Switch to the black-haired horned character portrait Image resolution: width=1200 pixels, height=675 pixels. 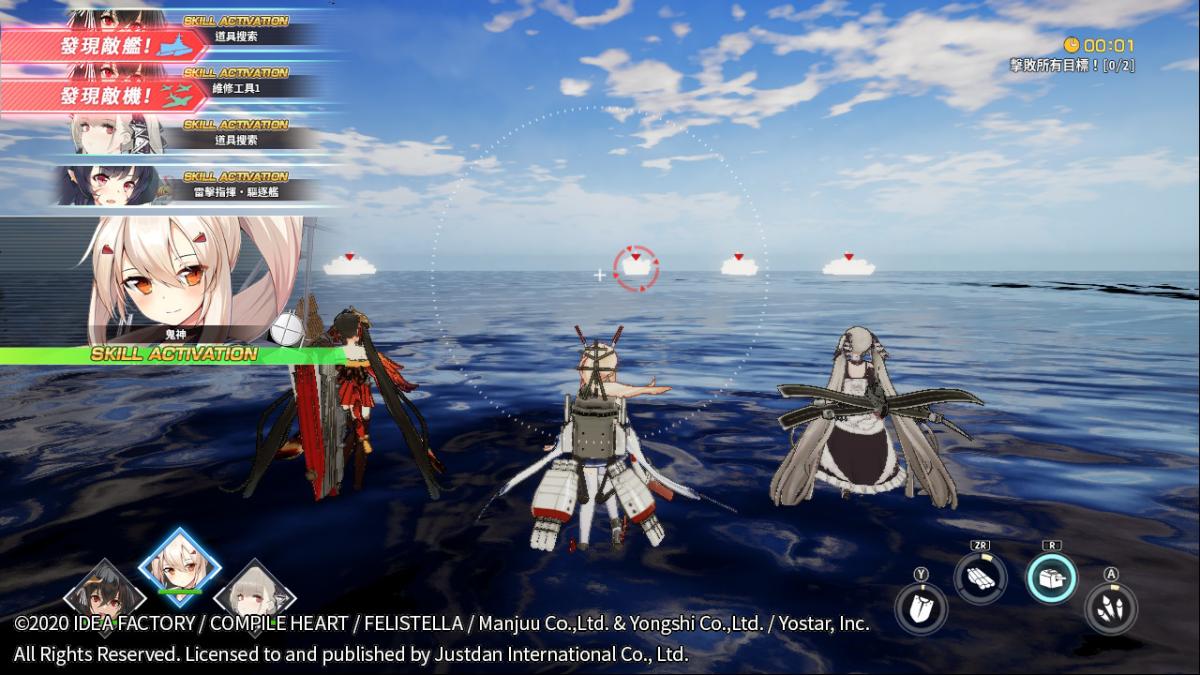point(105,597)
